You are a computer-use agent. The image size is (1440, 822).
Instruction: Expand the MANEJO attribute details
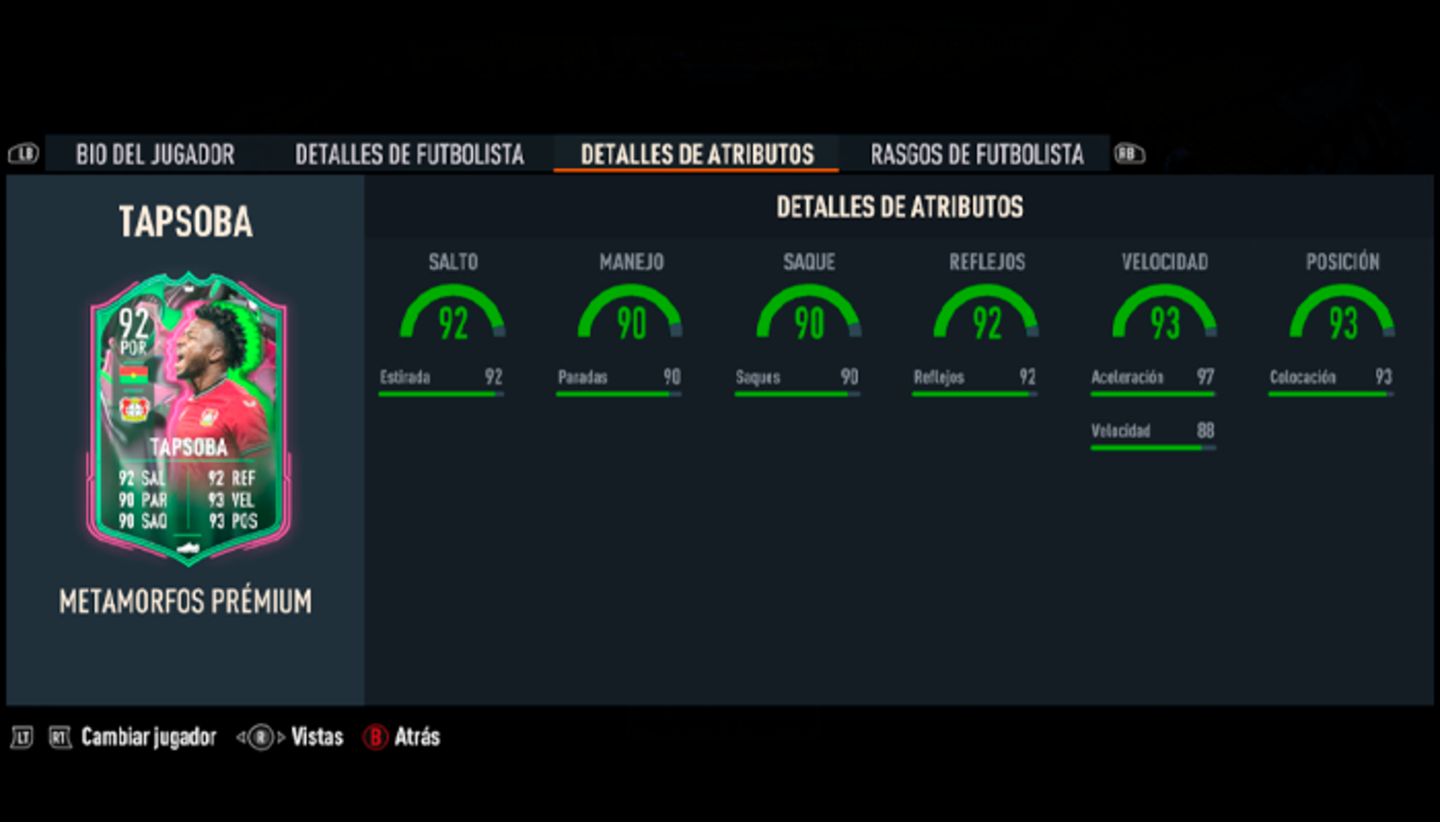pos(630,315)
